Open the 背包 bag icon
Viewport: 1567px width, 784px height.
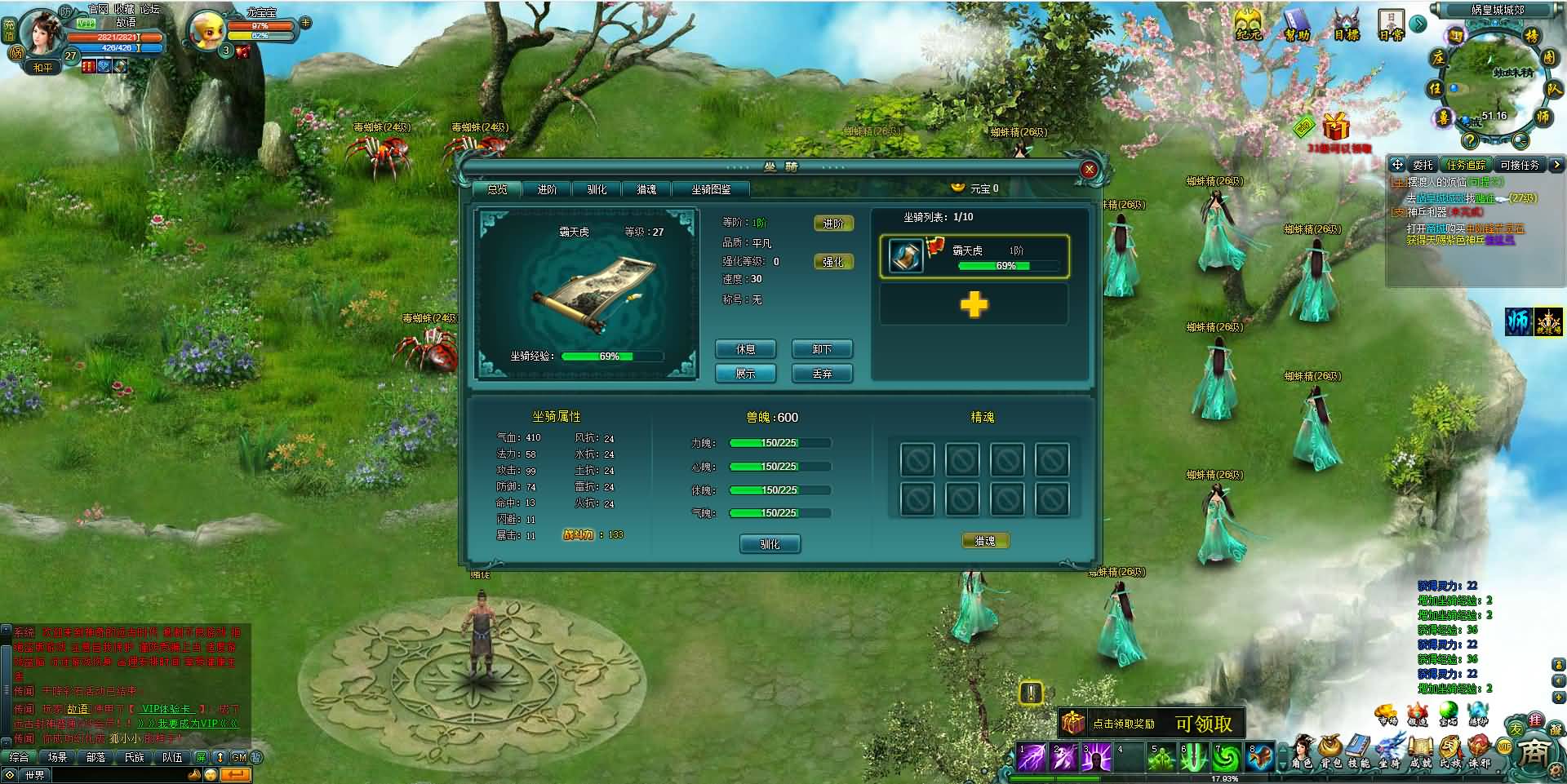1331,751
